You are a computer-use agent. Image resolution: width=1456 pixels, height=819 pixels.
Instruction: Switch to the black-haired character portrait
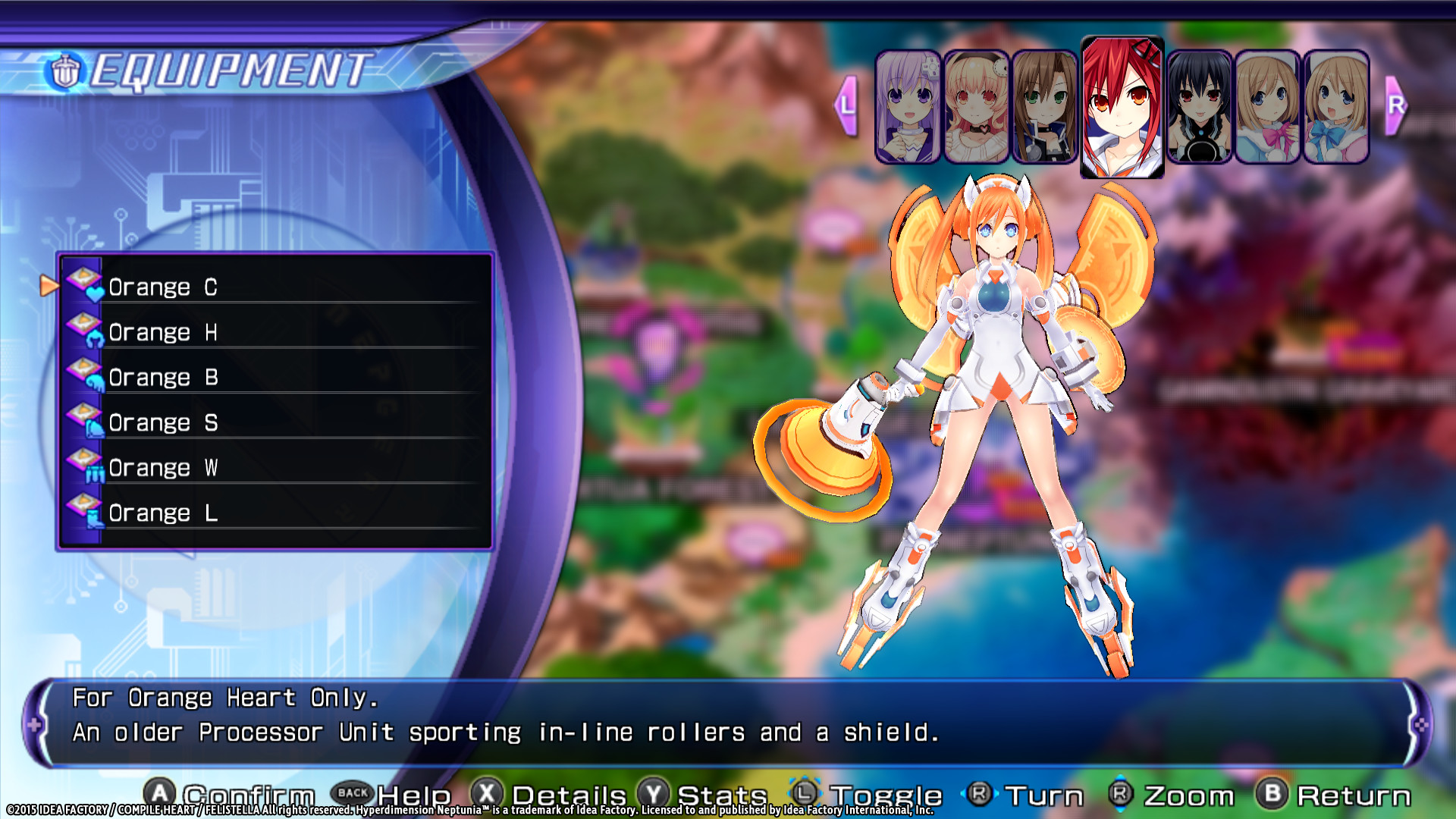point(1199,107)
